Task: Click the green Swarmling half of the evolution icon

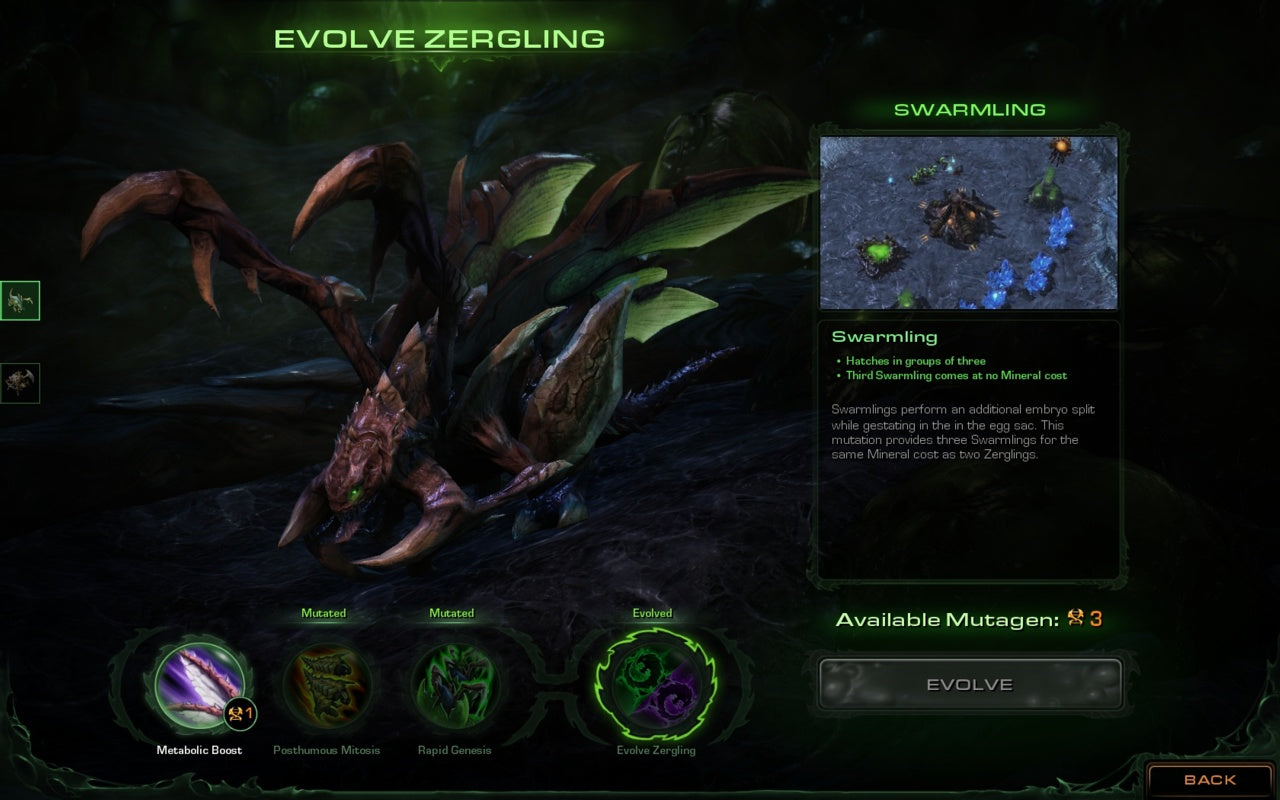Action: pyautogui.click(x=640, y=670)
